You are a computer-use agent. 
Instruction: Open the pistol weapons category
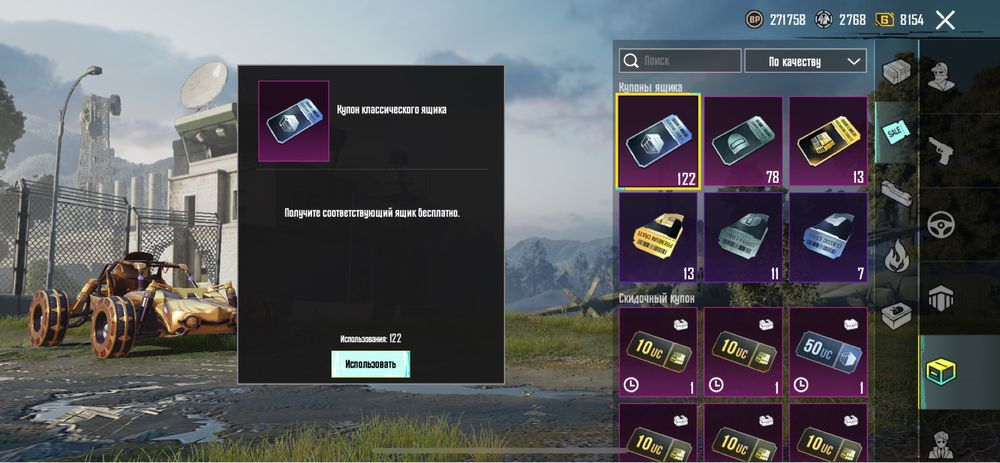click(x=940, y=150)
